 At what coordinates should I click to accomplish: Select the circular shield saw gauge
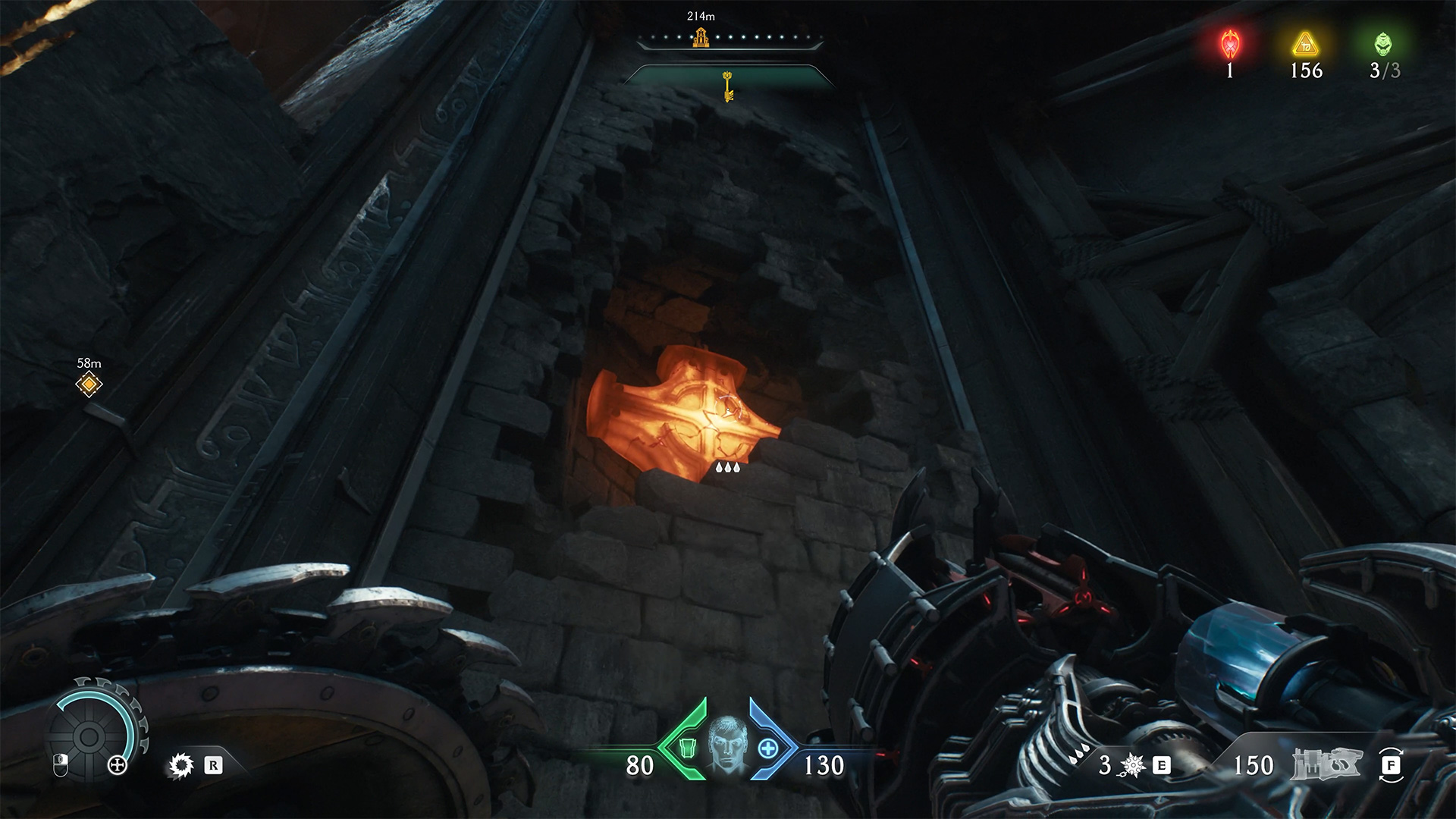88,735
